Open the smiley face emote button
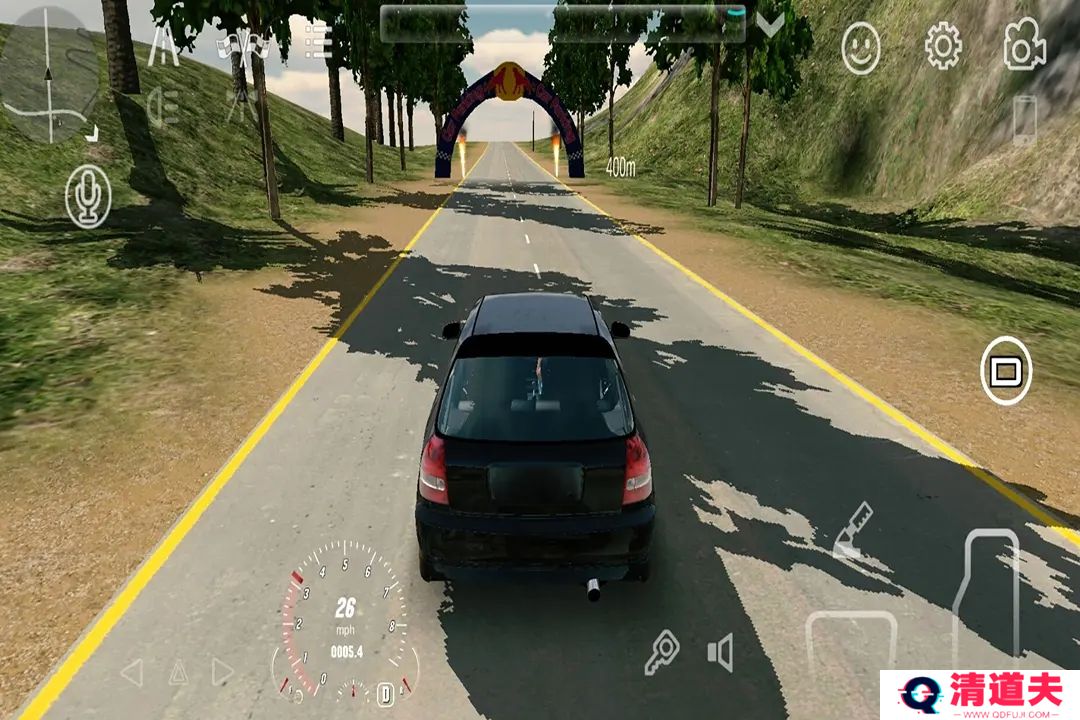The image size is (1080, 720). [x=861, y=48]
